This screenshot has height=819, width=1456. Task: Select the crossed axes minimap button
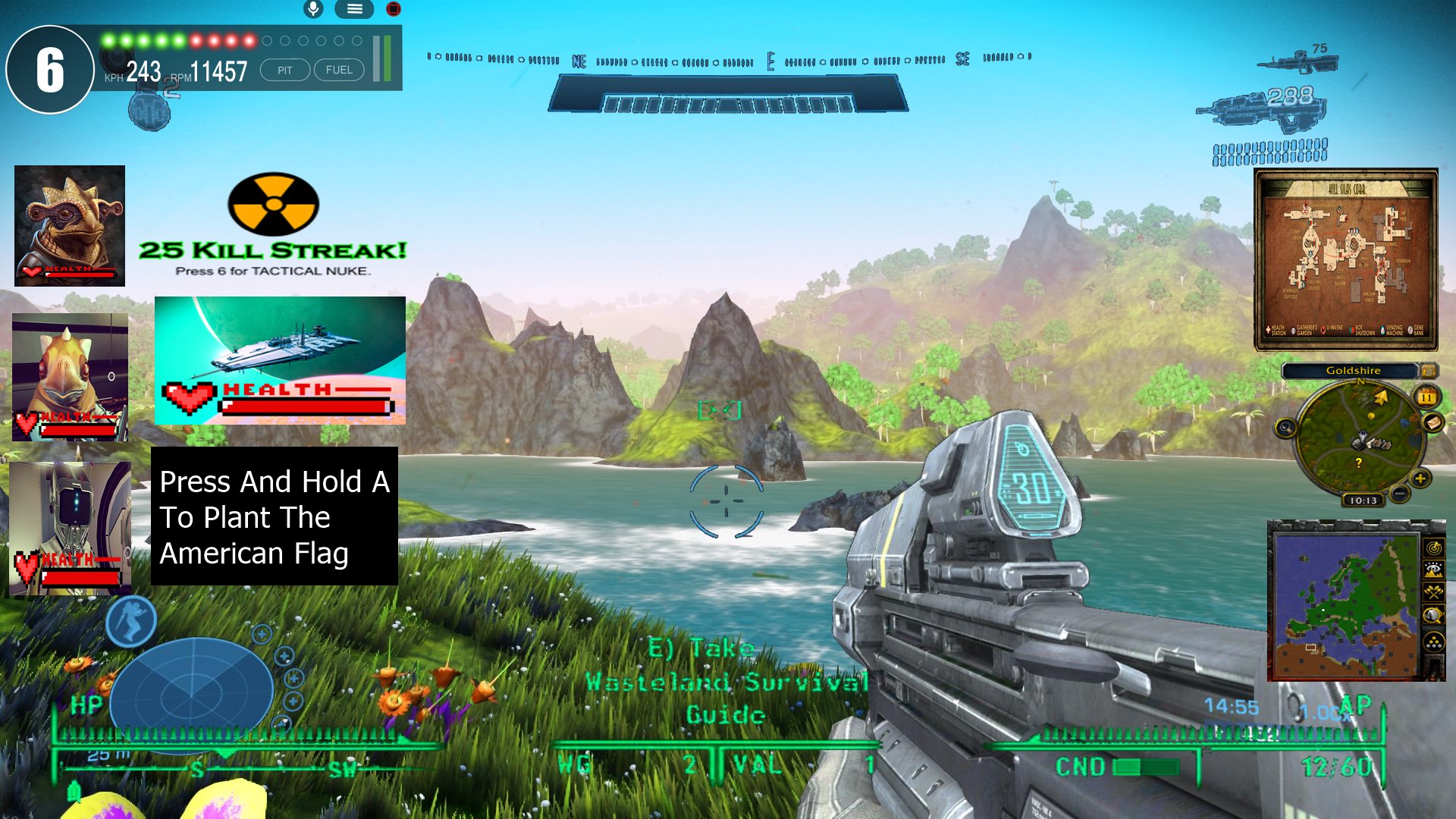click(1433, 592)
